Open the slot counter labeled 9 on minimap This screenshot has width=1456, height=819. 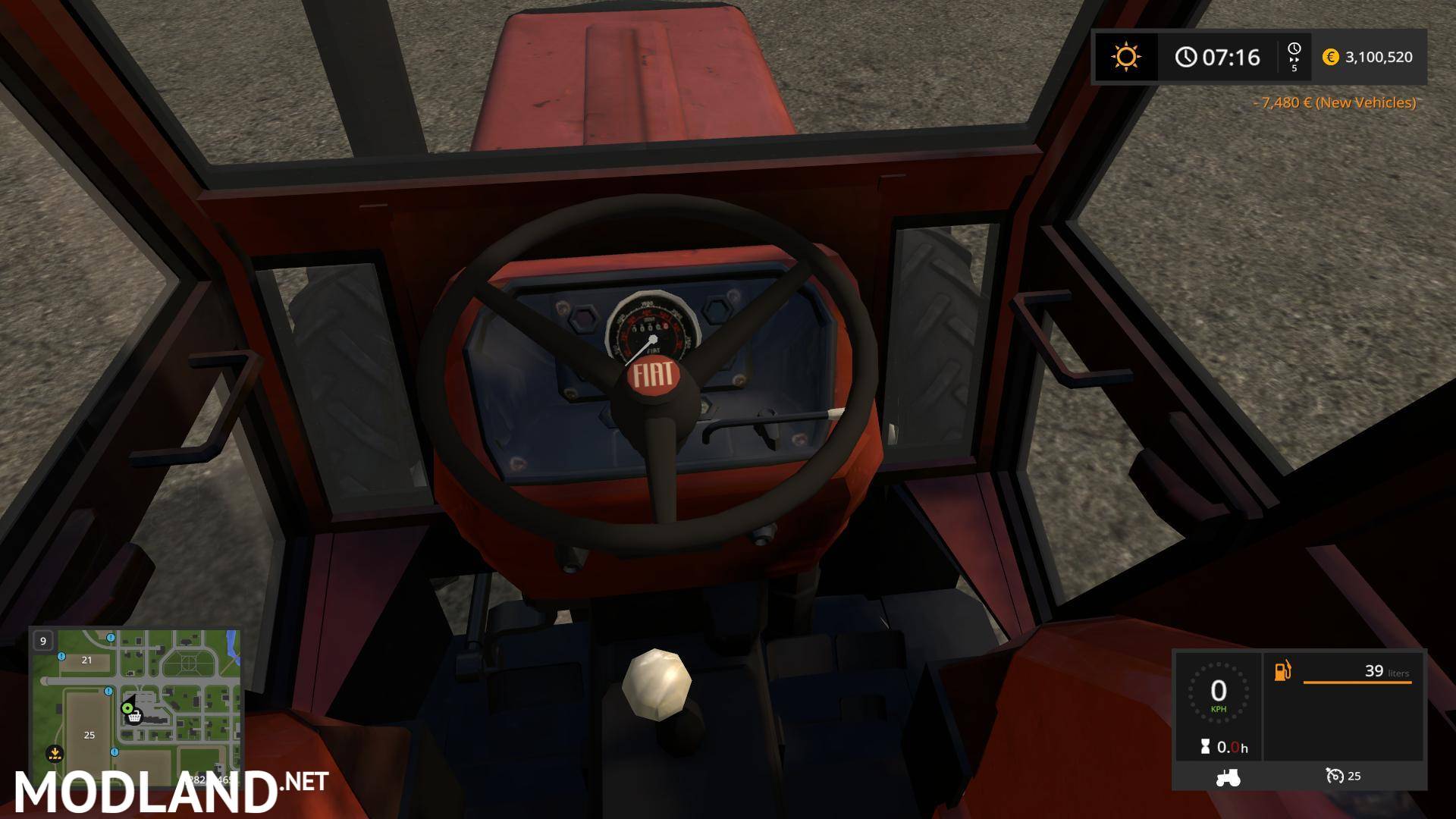pyautogui.click(x=43, y=641)
